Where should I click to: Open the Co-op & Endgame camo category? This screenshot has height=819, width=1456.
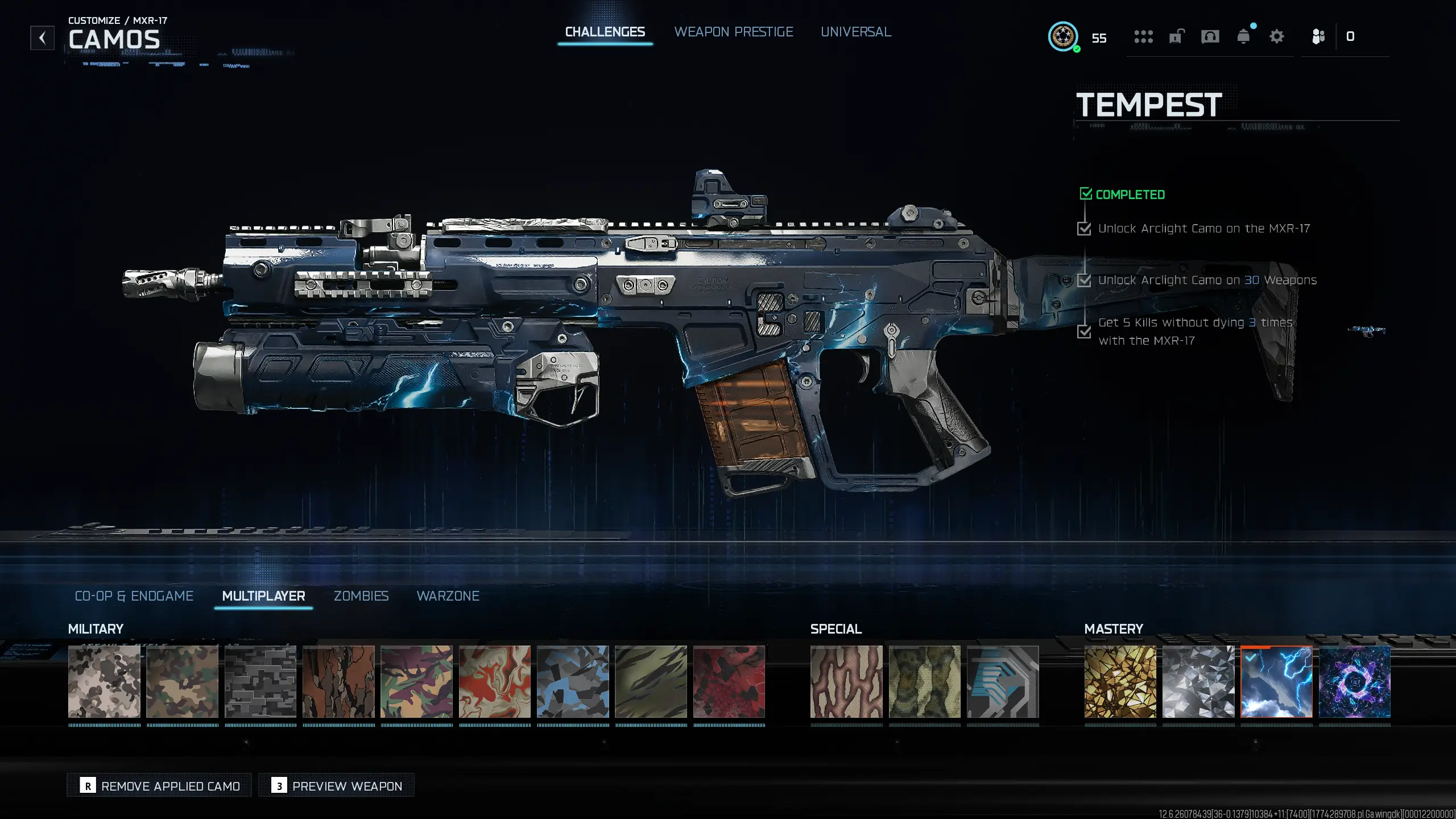click(134, 595)
